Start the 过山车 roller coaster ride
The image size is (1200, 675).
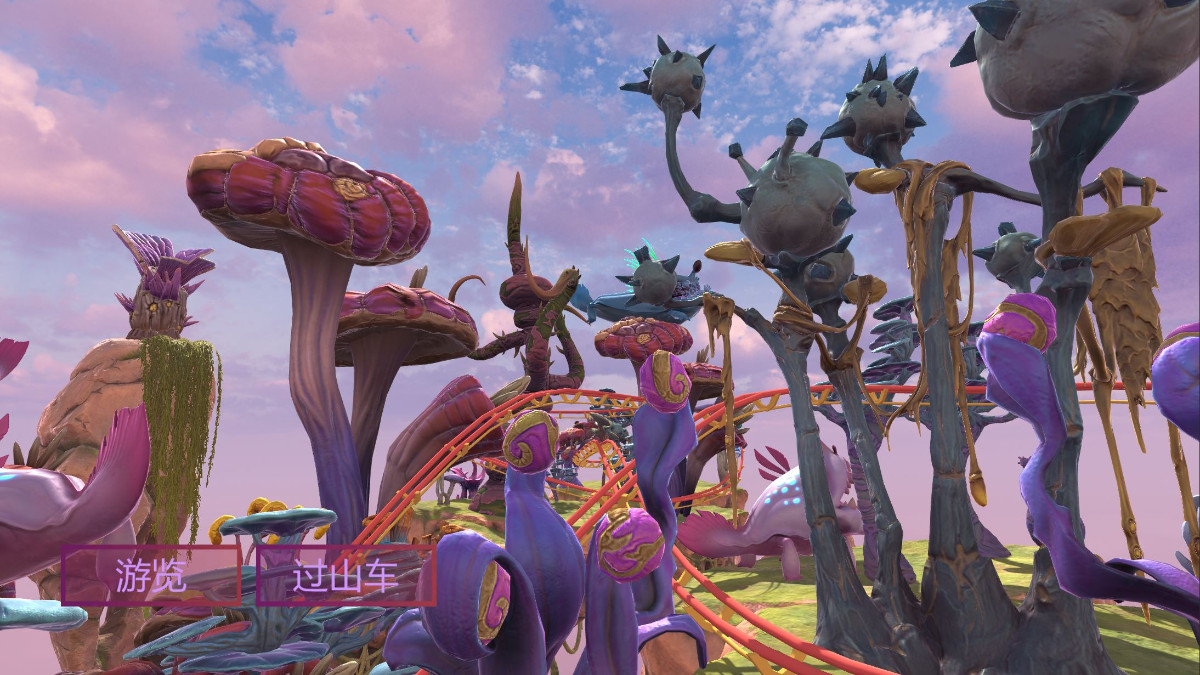coord(346,575)
